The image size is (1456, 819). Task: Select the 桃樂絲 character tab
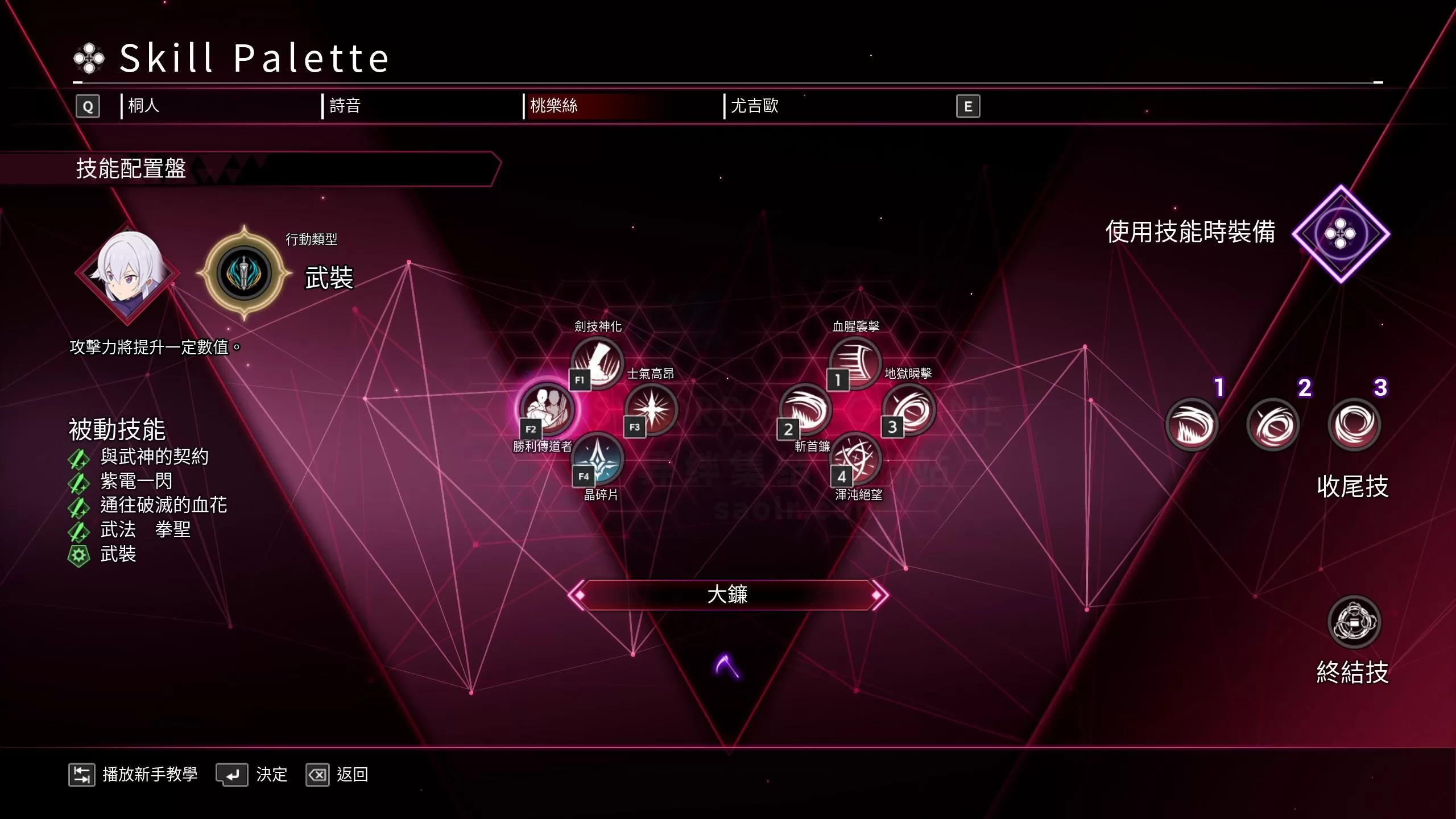(553, 106)
